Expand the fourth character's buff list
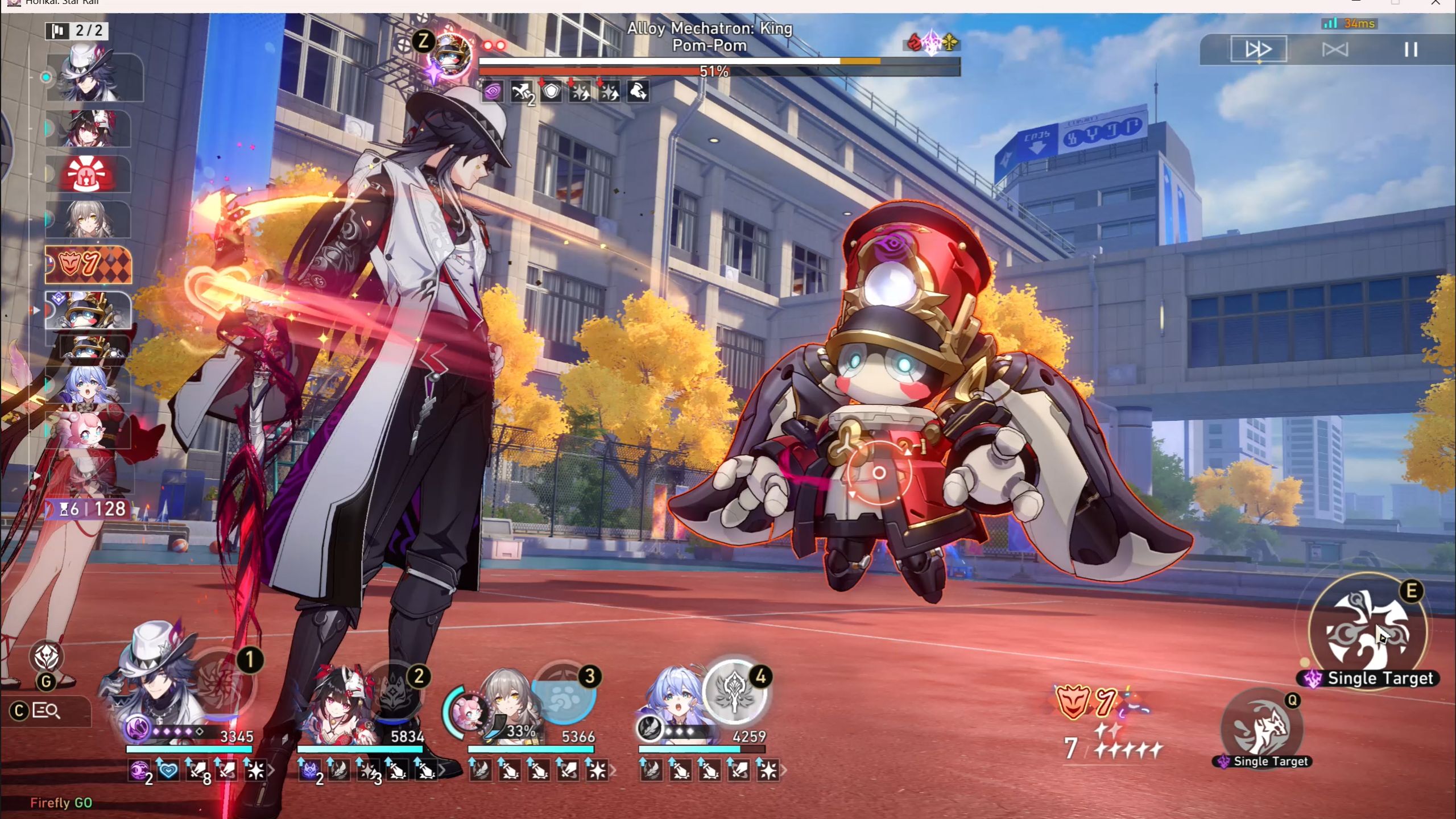 (784, 771)
